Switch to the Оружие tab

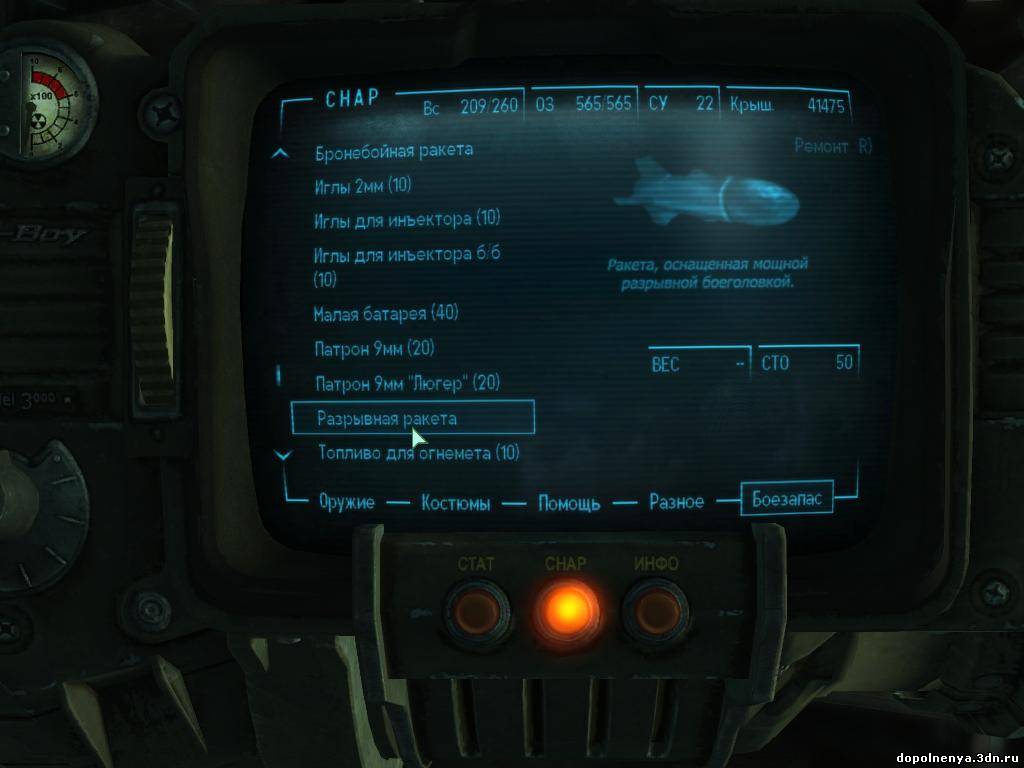pyautogui.click(x=347, y=502)
